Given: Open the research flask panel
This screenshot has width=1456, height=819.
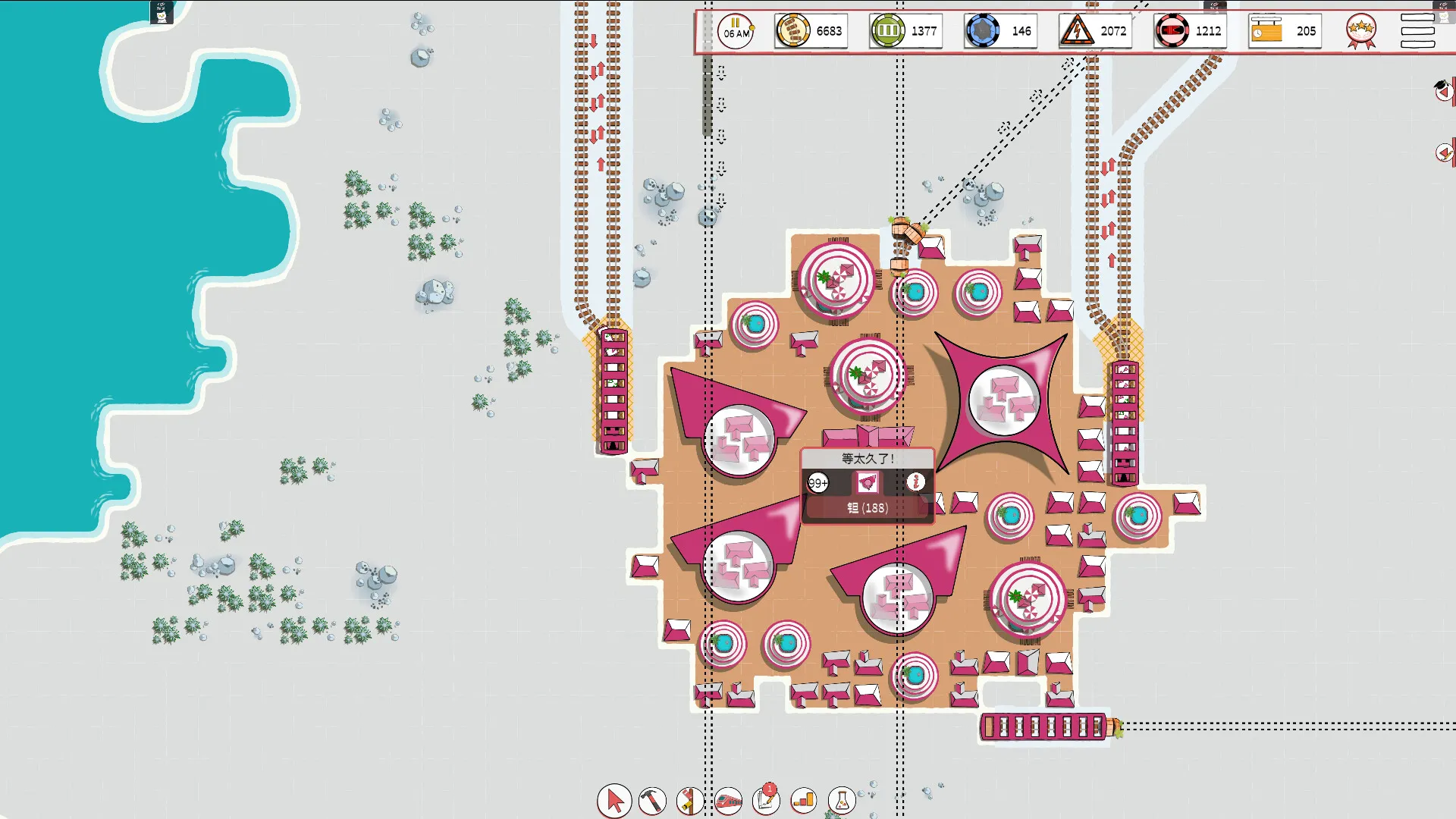Looking at the screenshot, I should (841, 800).
